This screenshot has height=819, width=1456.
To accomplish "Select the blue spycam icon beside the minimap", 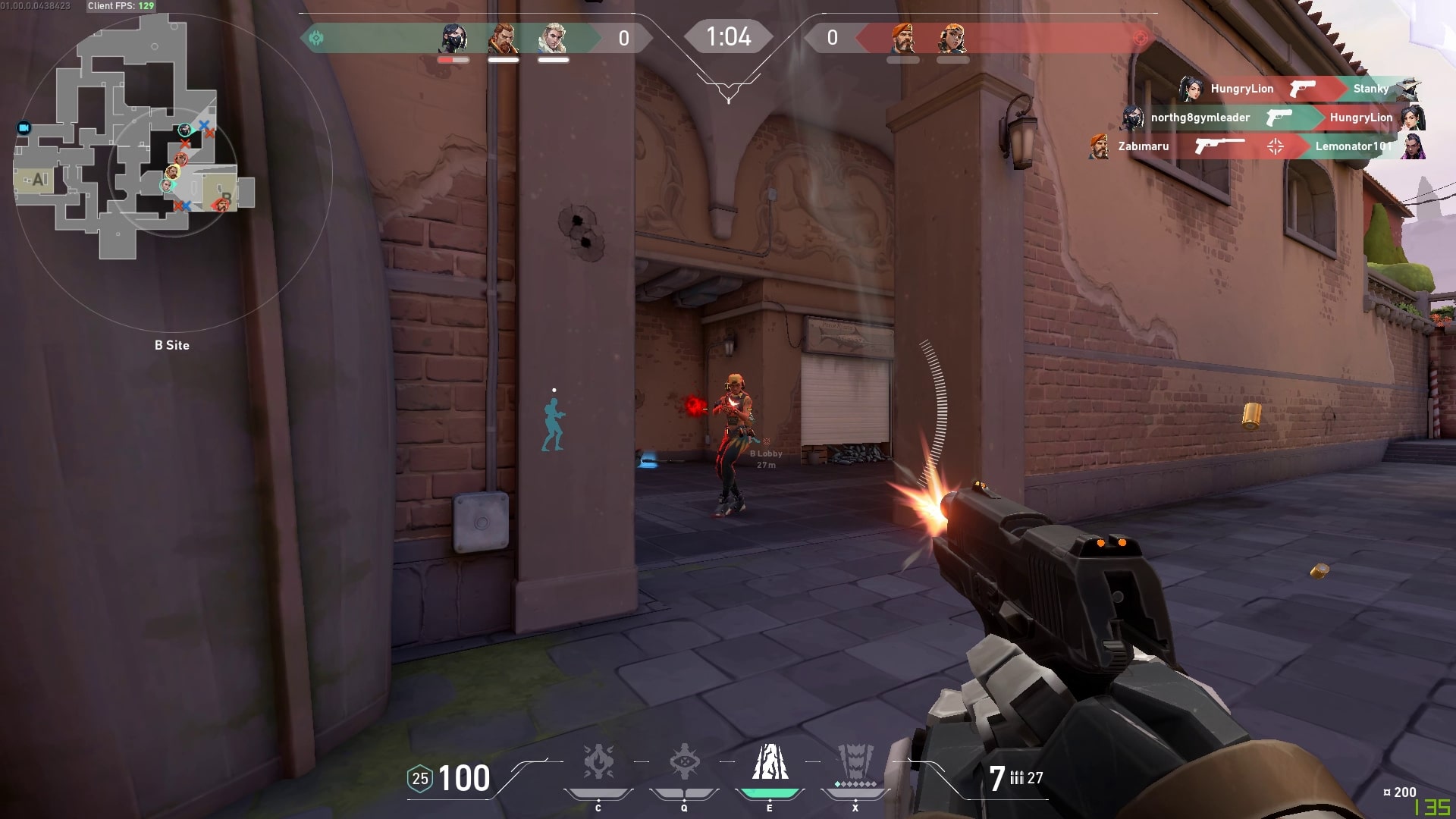I will (24, 127).
